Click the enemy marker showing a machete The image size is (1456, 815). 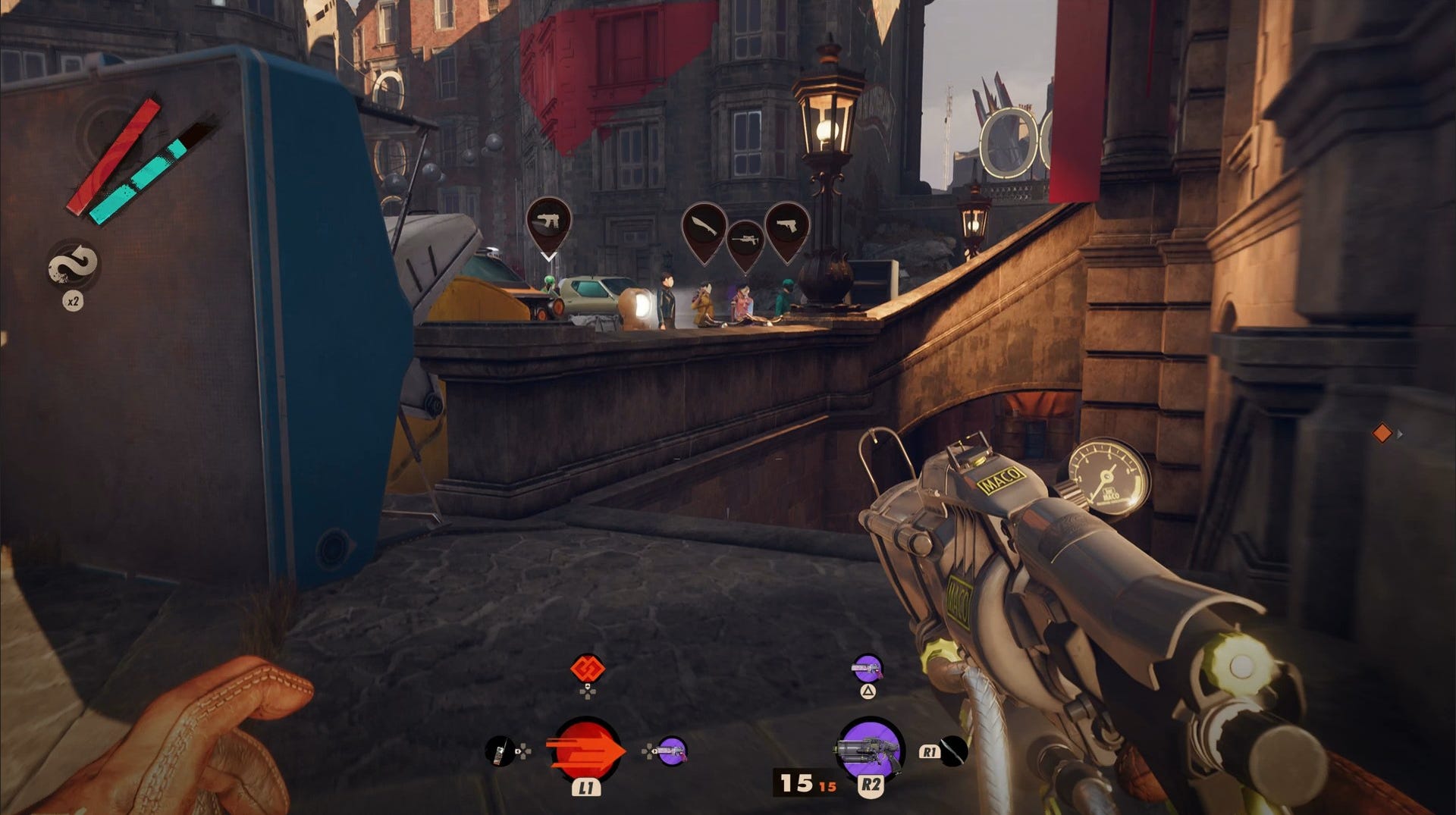coord(704,227)
